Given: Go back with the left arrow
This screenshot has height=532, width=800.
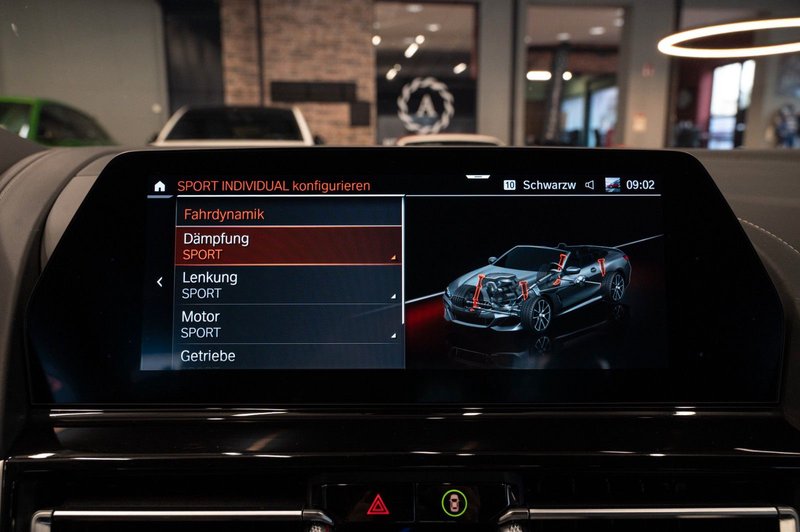Looking at the screenshot, I should [159, 283].
